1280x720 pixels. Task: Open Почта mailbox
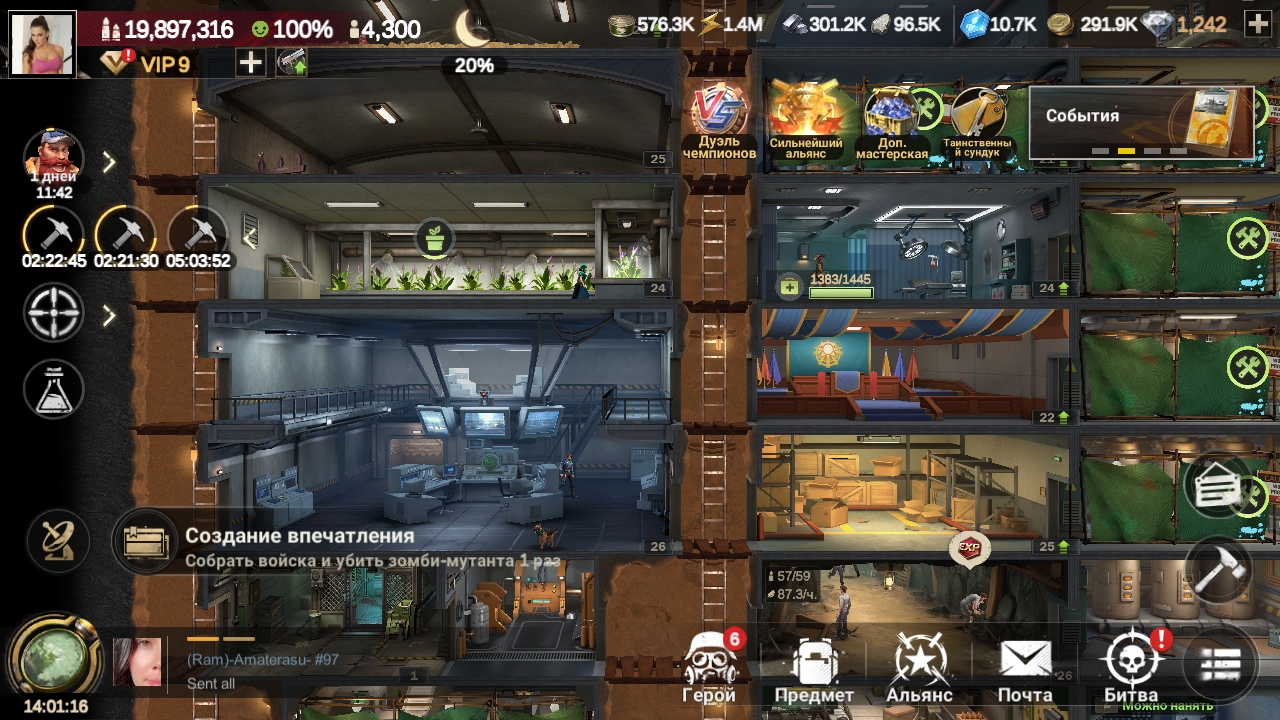click(1025, 668)
